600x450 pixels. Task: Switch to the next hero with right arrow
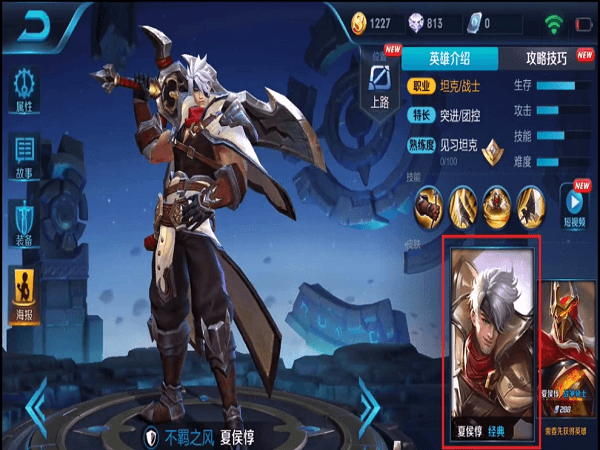[368, 405]
